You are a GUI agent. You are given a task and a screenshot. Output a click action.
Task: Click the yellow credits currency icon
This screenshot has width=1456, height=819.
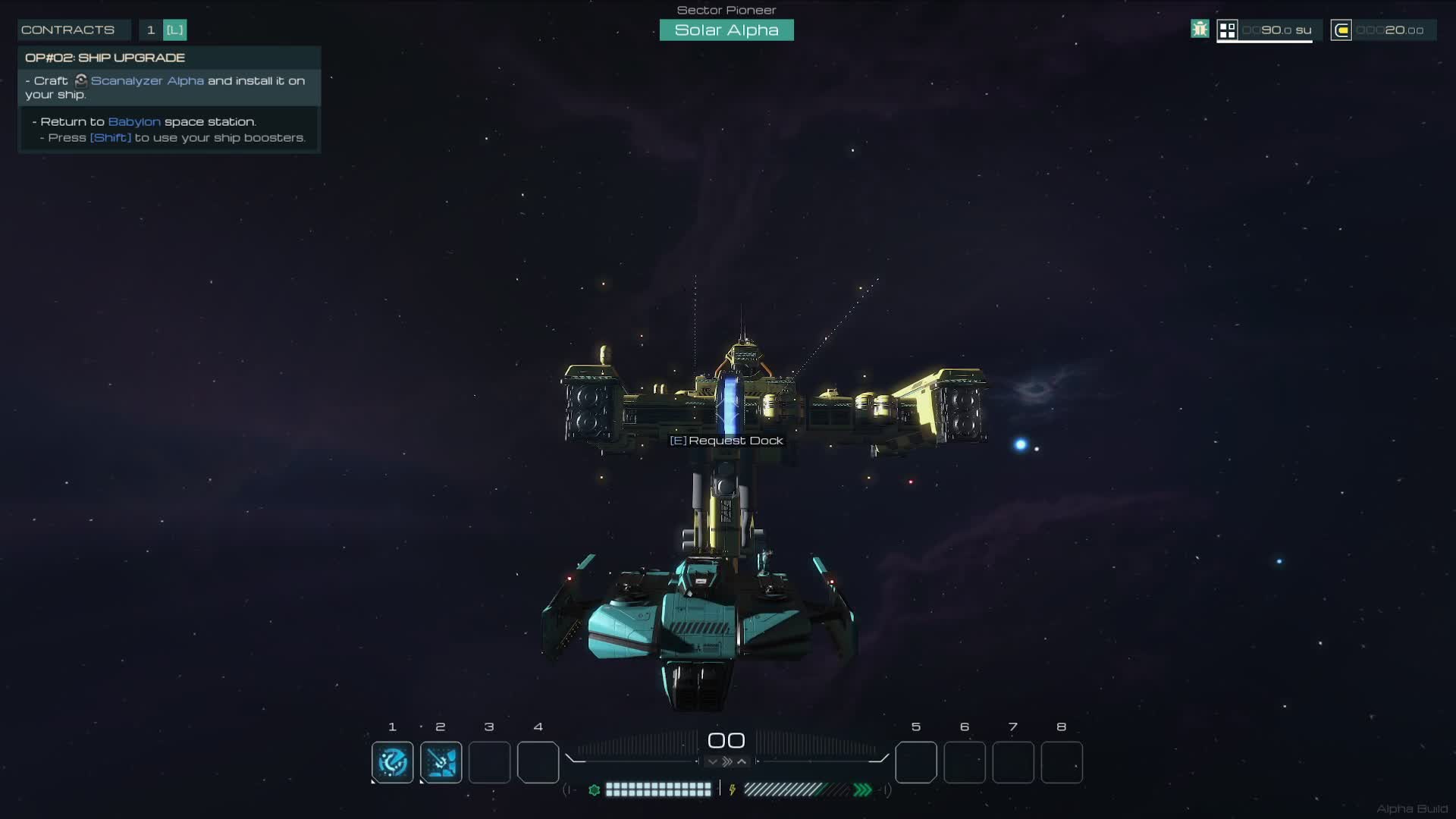[x=1341, y=30]
